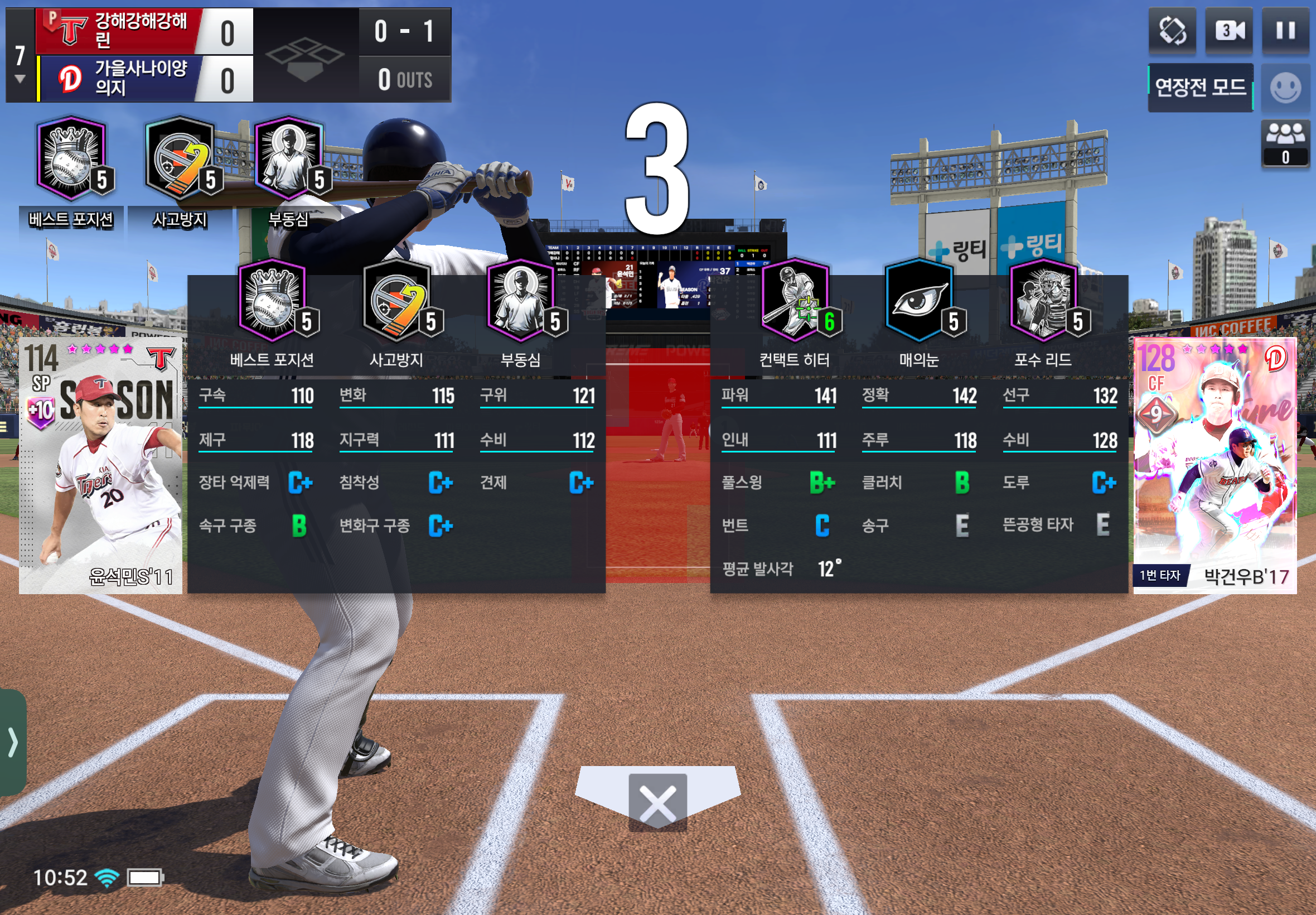This screenshot has width=1316, height=915.
Task: Tap the 포수 리드 skill icon
Action: pyautogui.click(x=1043, y=300)
